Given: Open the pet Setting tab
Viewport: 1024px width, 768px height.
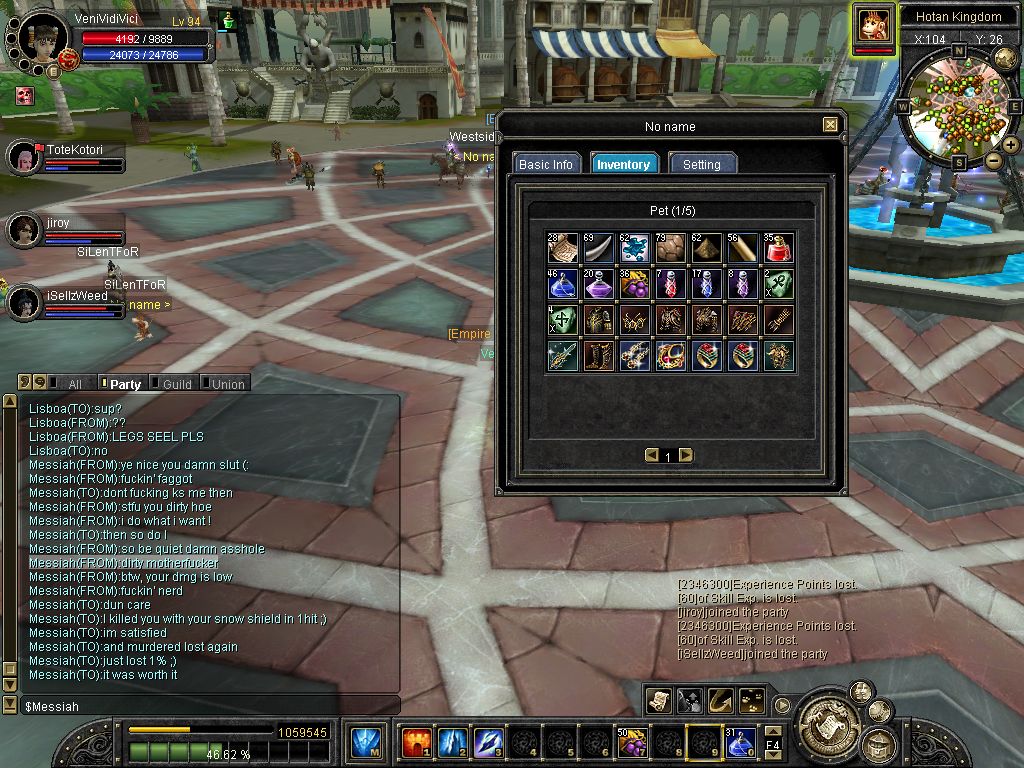Looking at the screenshot, I should pos(701,164).
